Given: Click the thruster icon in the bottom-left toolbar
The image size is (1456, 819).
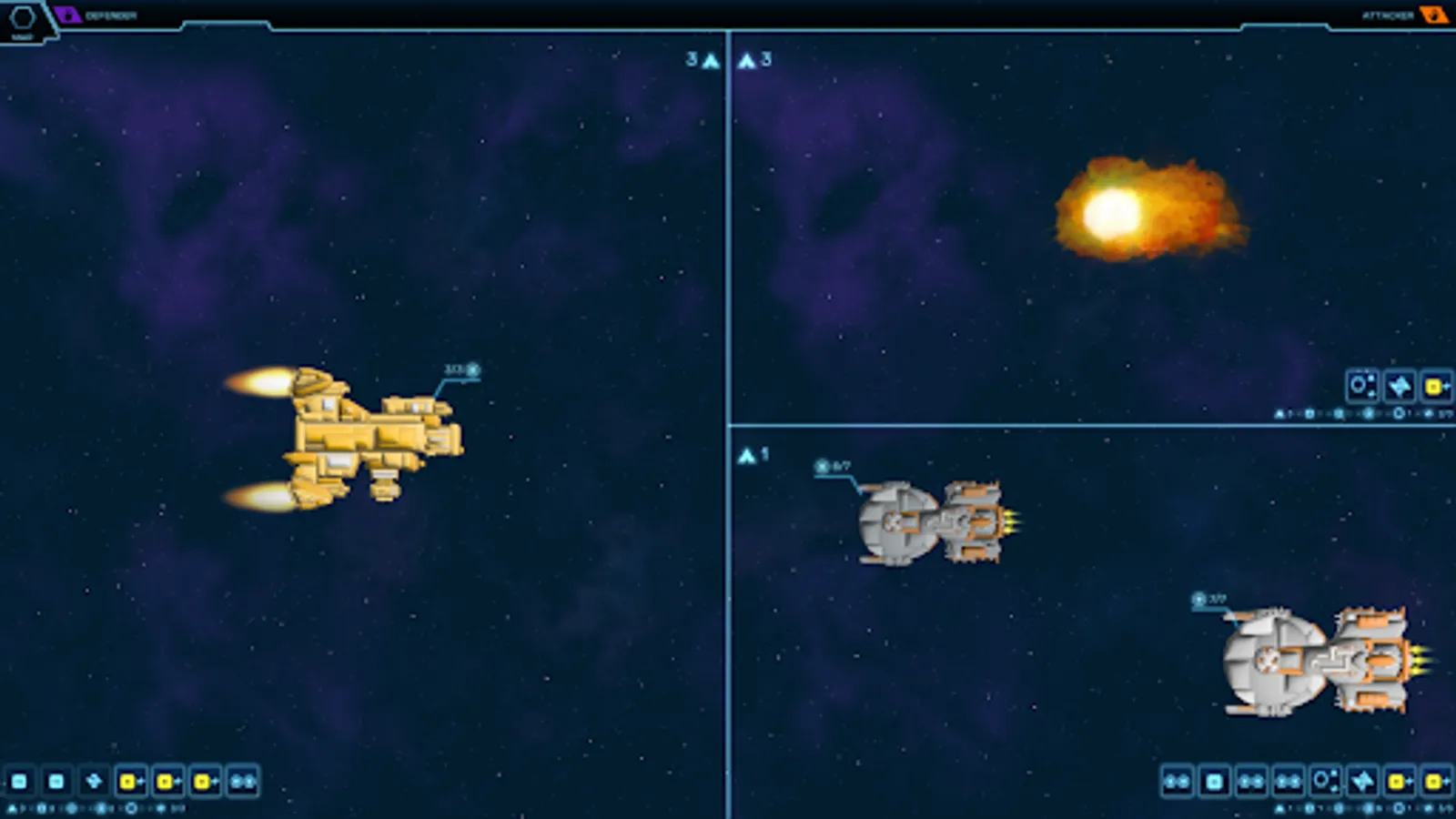Looking at the screenshot, I should (x=92, y=781).
